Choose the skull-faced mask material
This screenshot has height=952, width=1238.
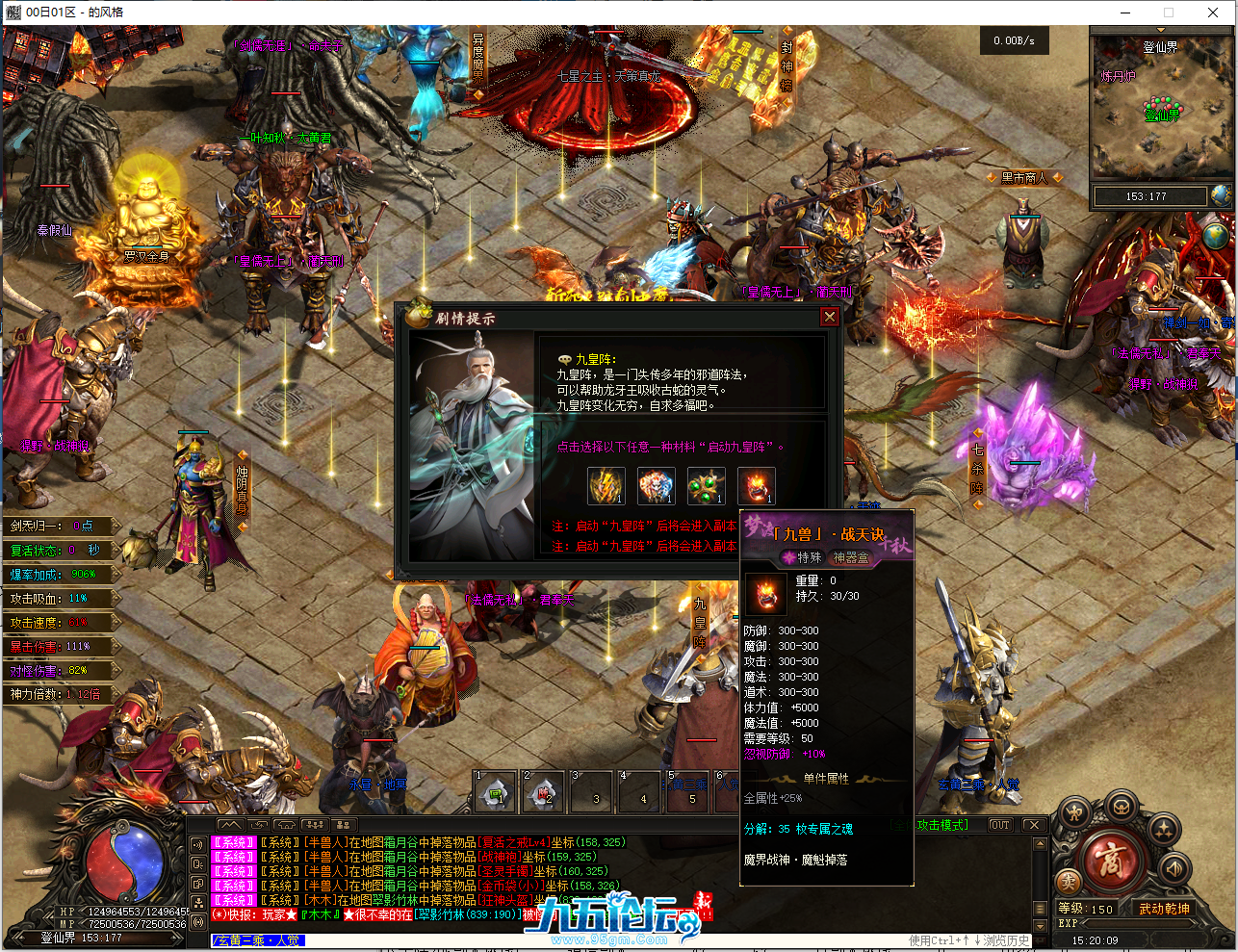657,485
